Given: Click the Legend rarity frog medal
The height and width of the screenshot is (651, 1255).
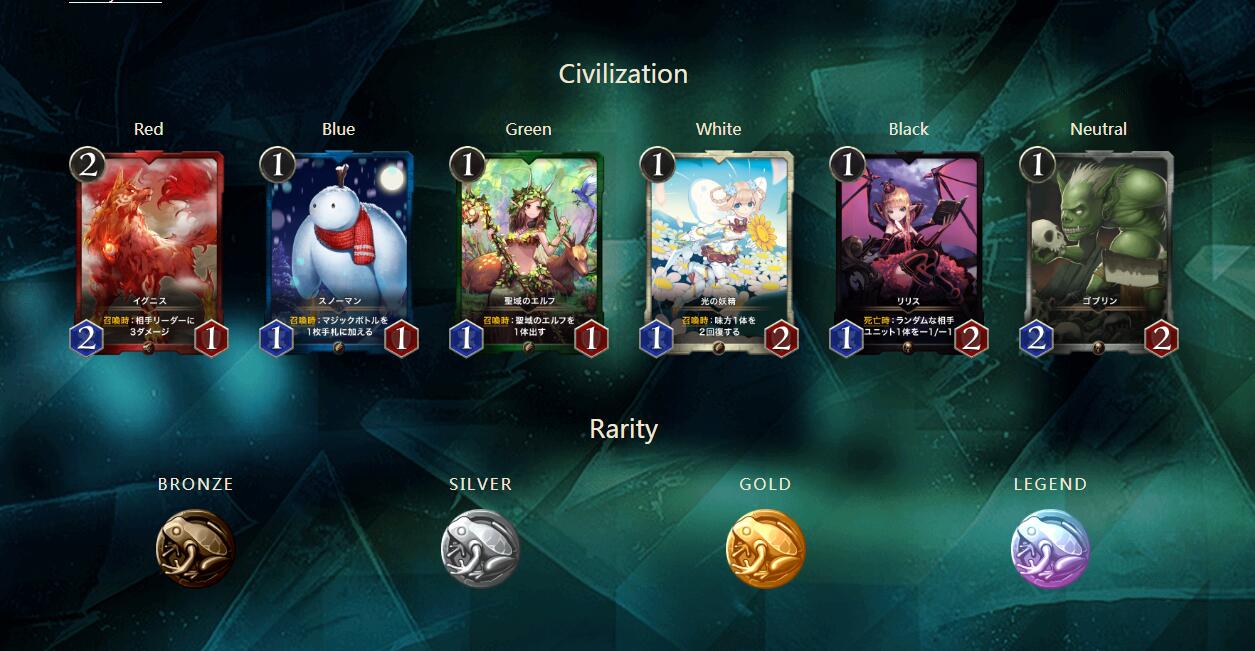Looking at the screenshot, I should 1050,548.
